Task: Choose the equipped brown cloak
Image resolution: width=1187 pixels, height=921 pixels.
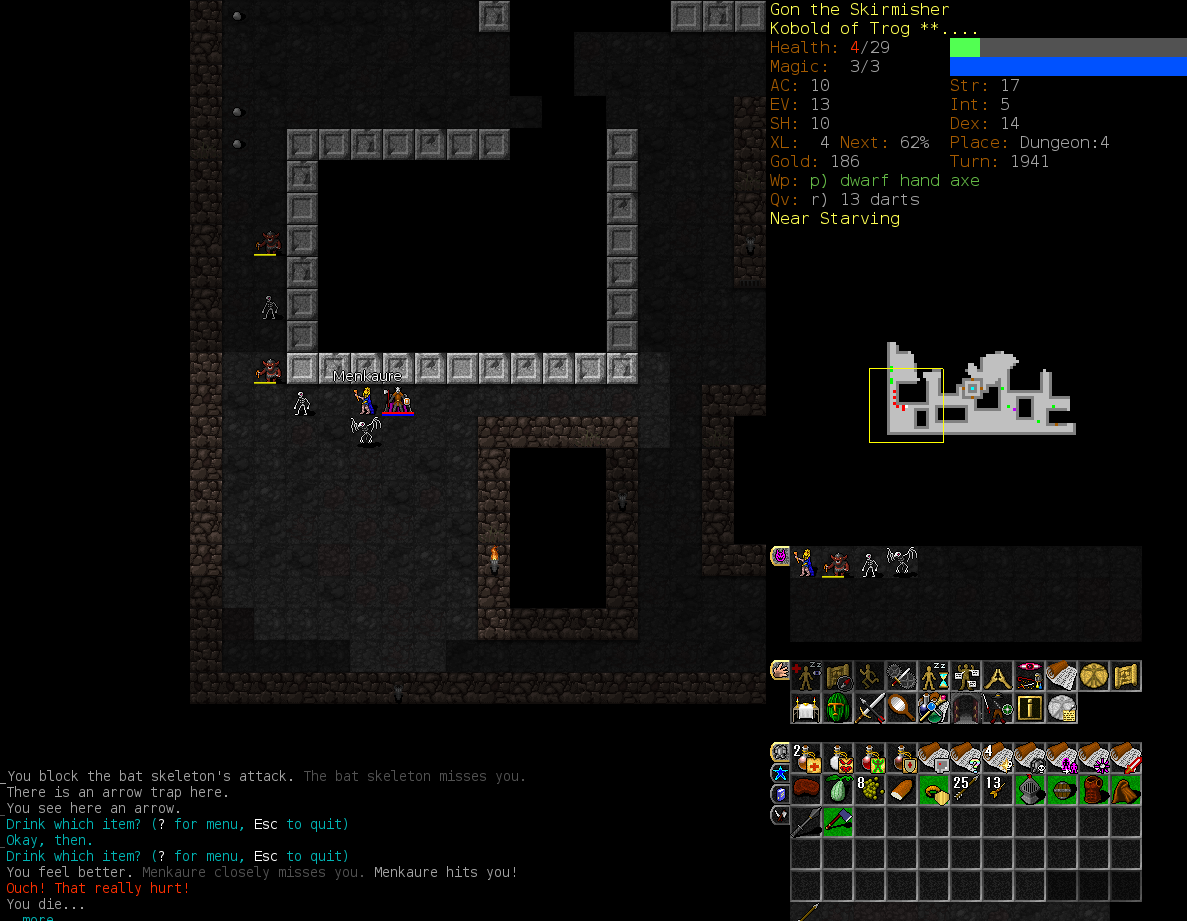Action: [x=1126, y=790]
